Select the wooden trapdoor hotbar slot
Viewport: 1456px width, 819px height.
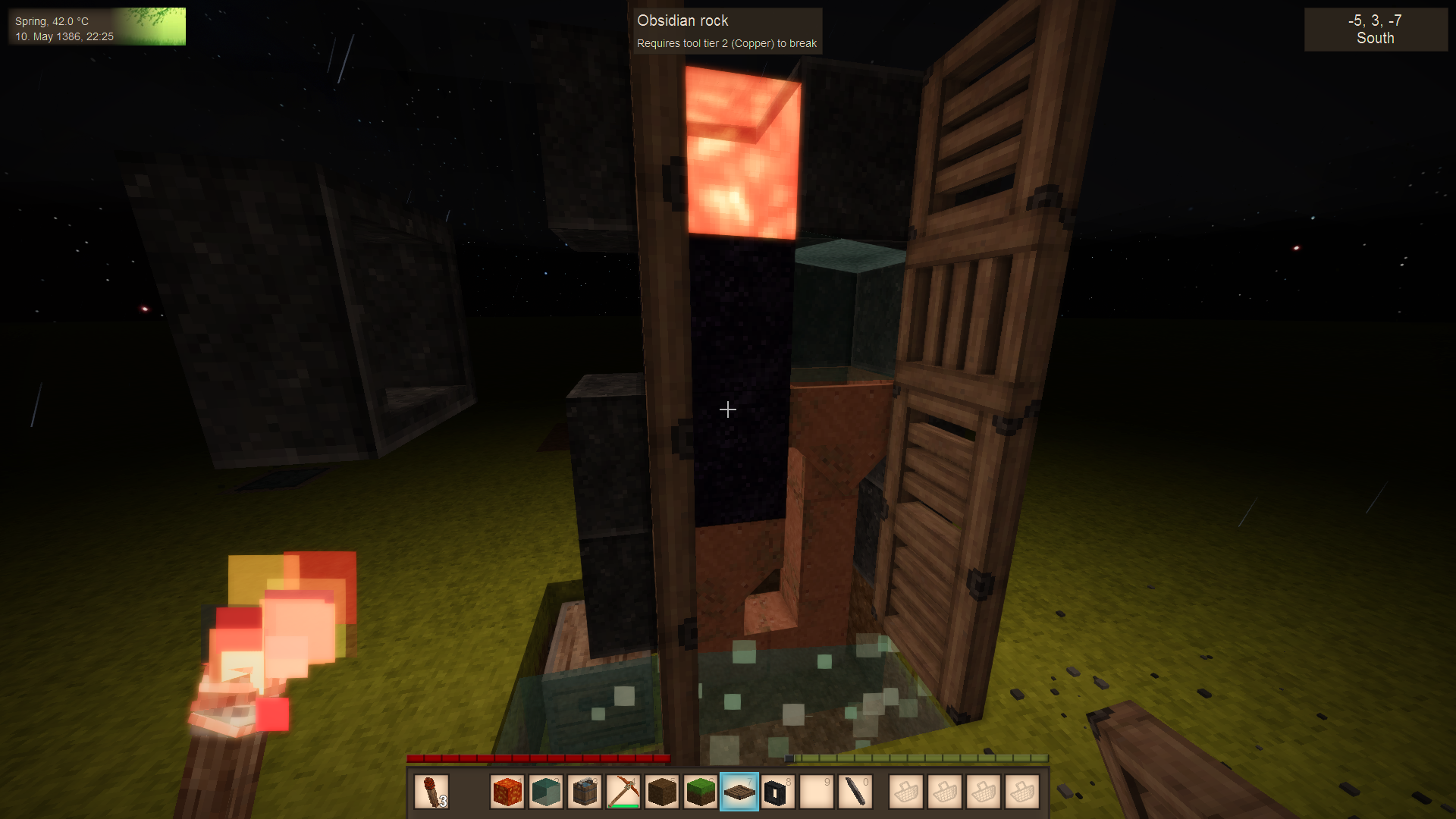pos(739,792)
